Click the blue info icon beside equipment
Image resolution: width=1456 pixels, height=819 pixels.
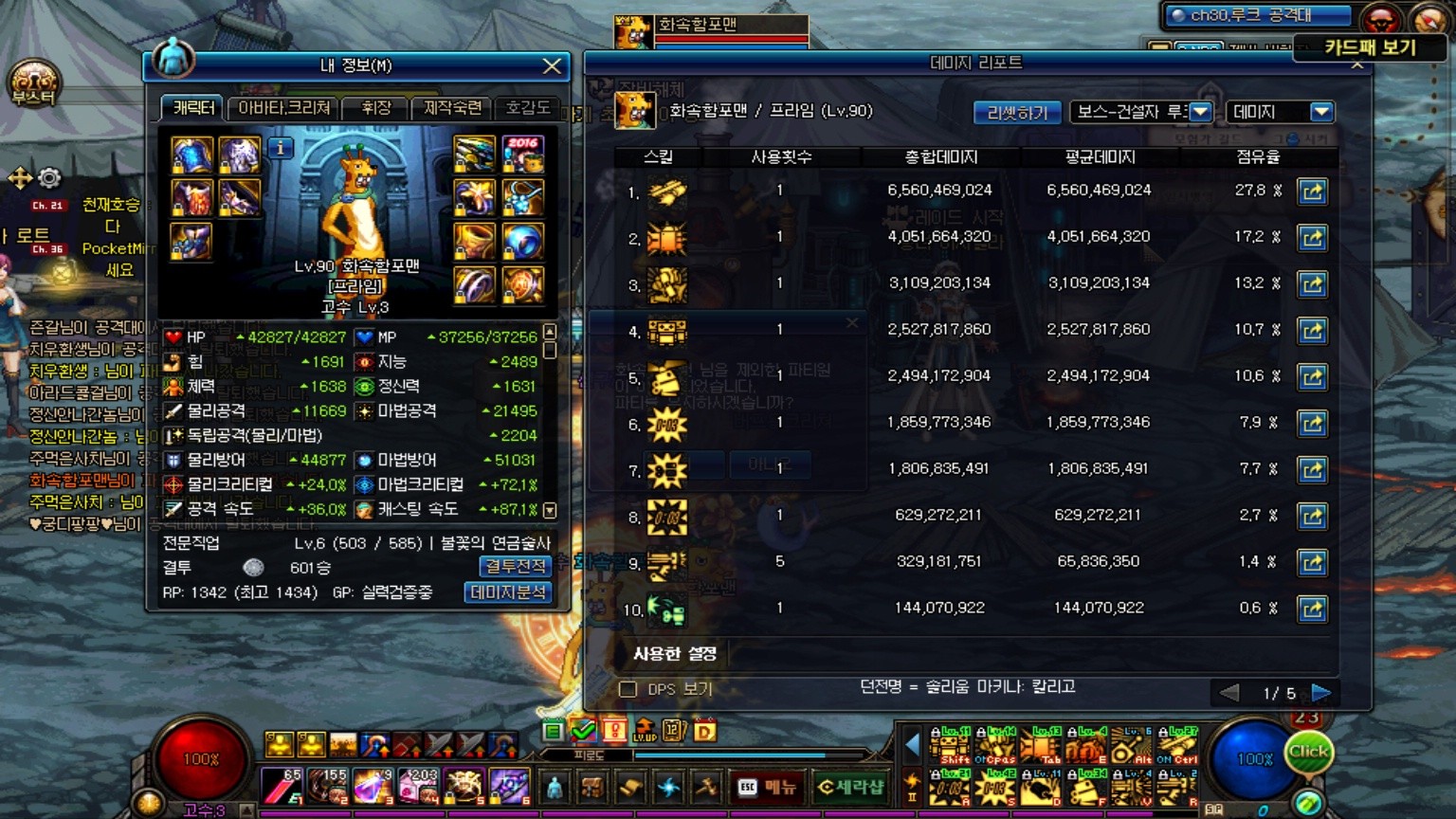tap(281, 148)
